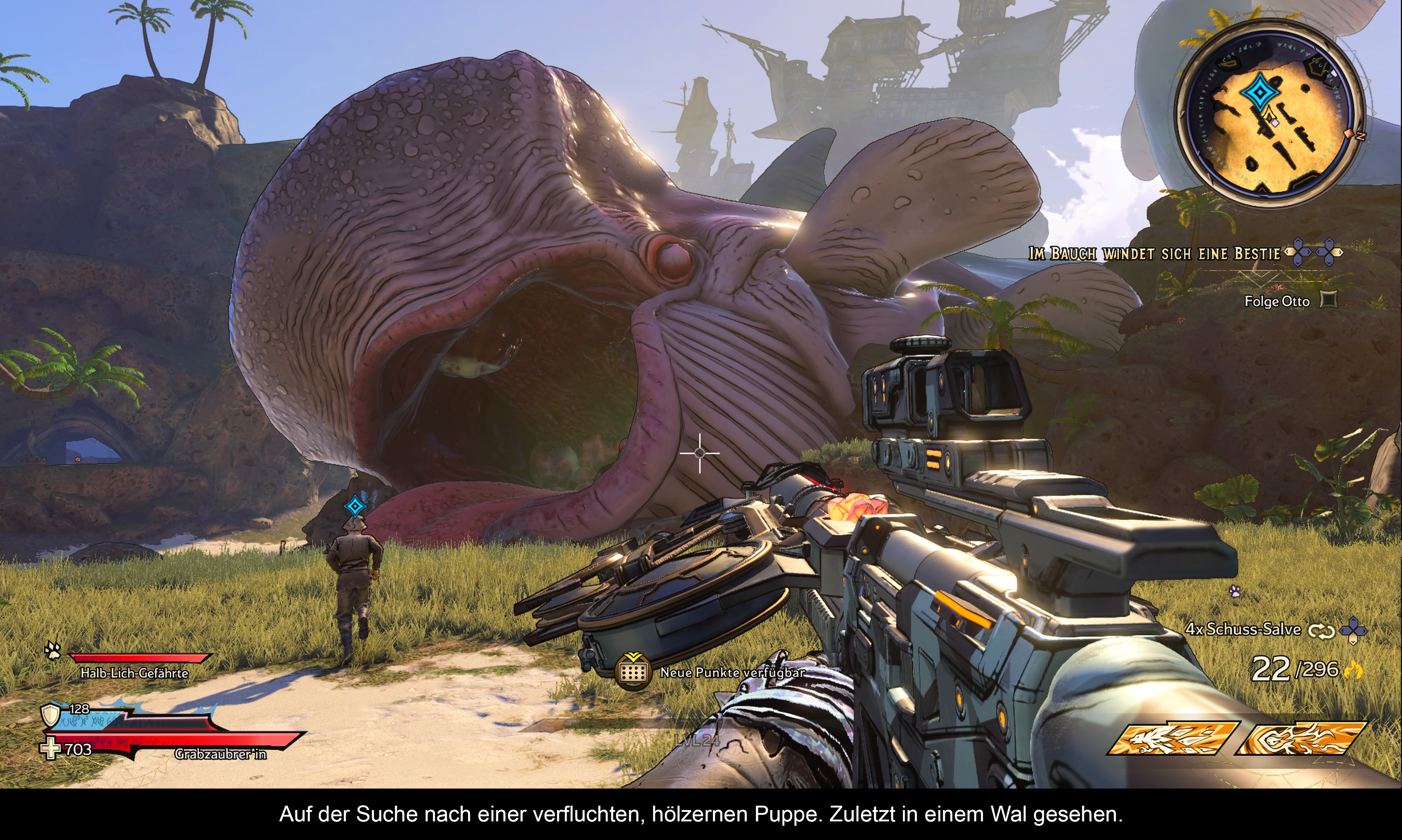Toggle the "4x Schuss-Salve" fire mode
Viewport: 1402px width, 840px height.
[1322, 630]
